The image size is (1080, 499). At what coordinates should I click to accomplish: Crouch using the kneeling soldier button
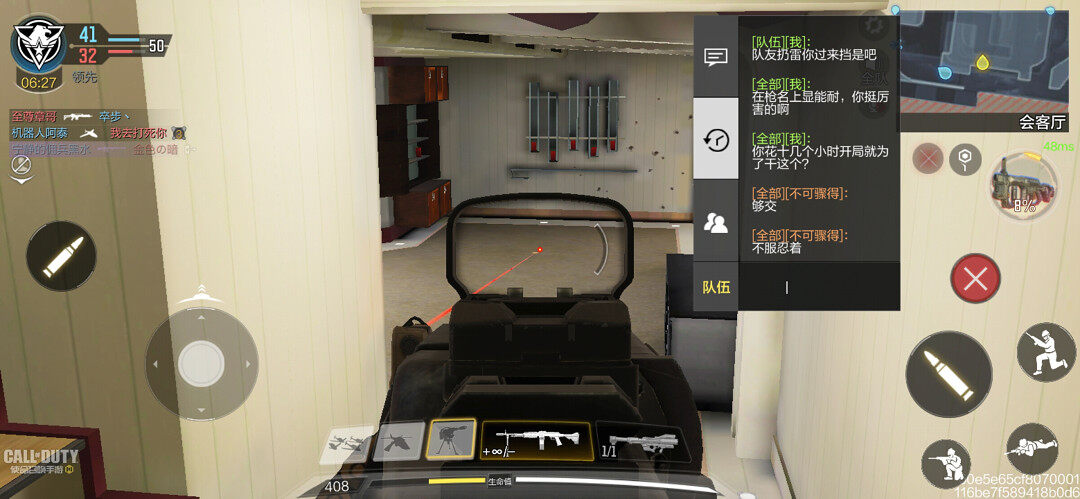point(946,464)
